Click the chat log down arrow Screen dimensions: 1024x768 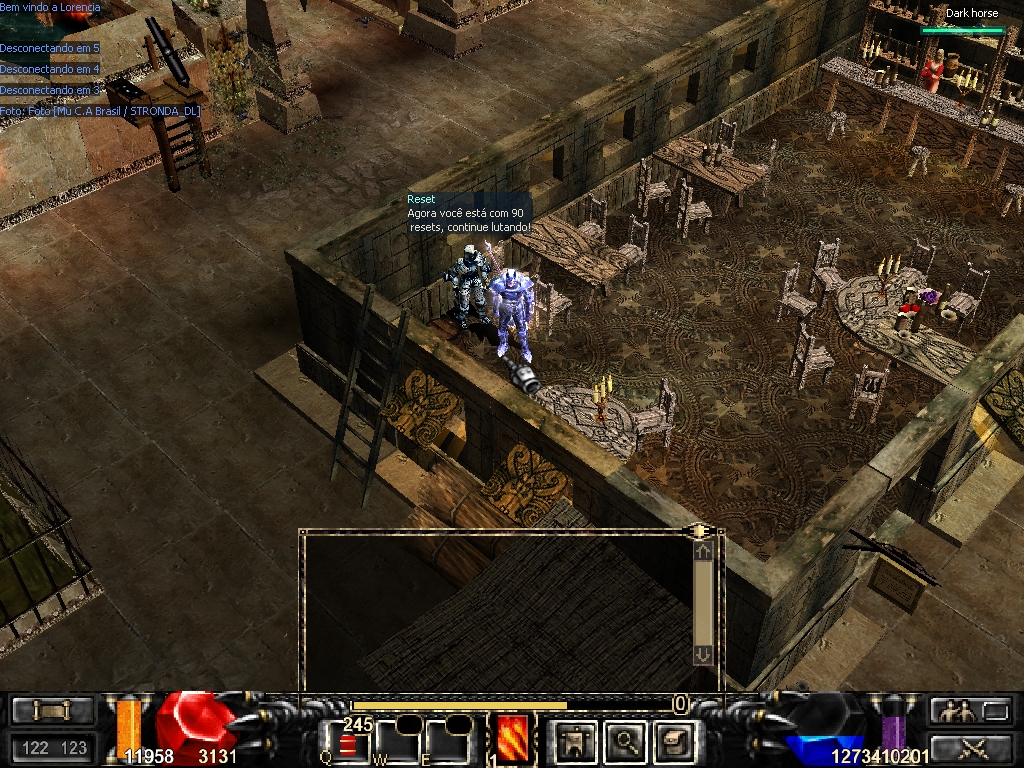point(703,653)
